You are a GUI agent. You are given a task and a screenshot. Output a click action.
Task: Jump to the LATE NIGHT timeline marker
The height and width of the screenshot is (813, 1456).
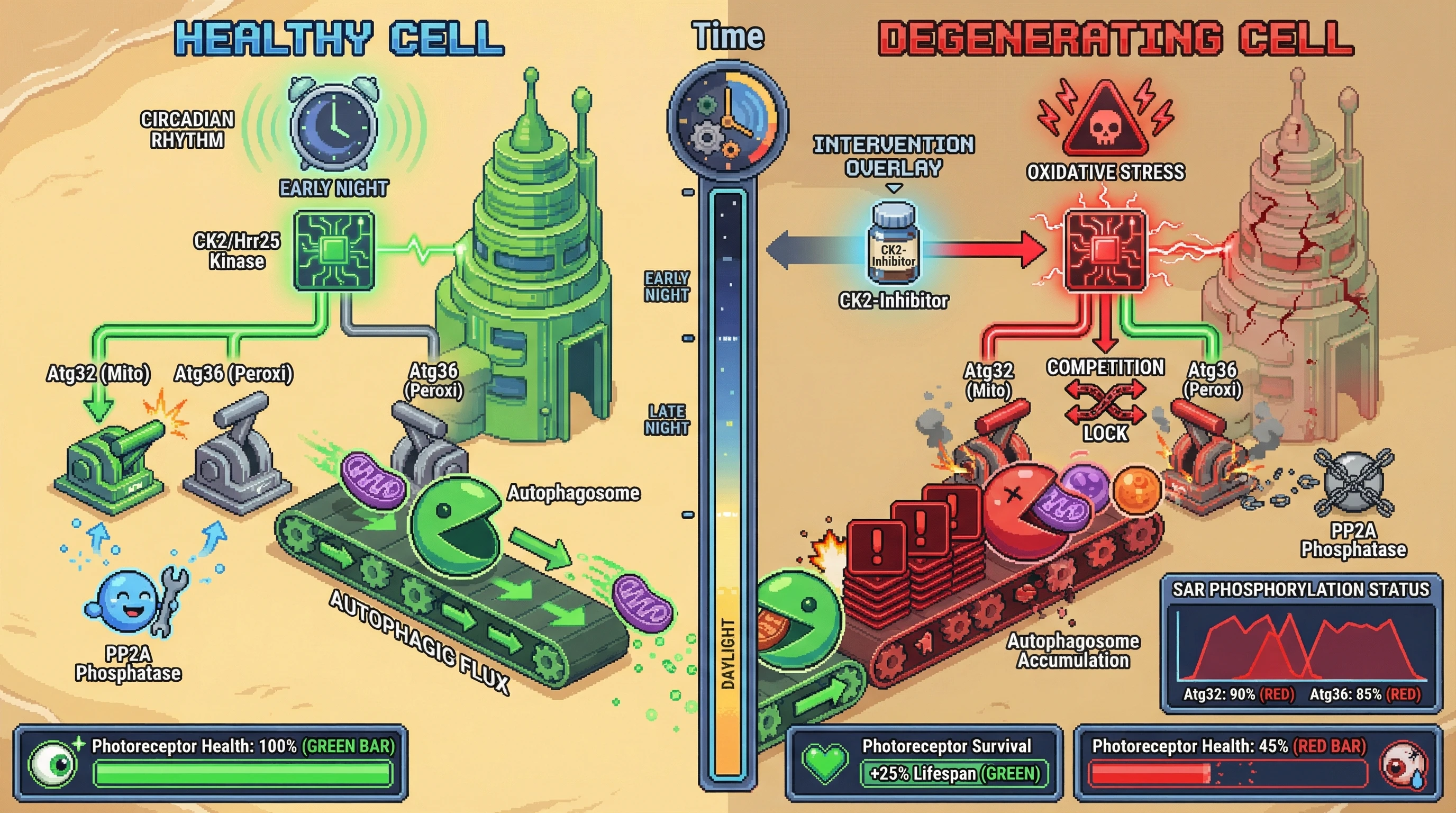coord(667,420)
